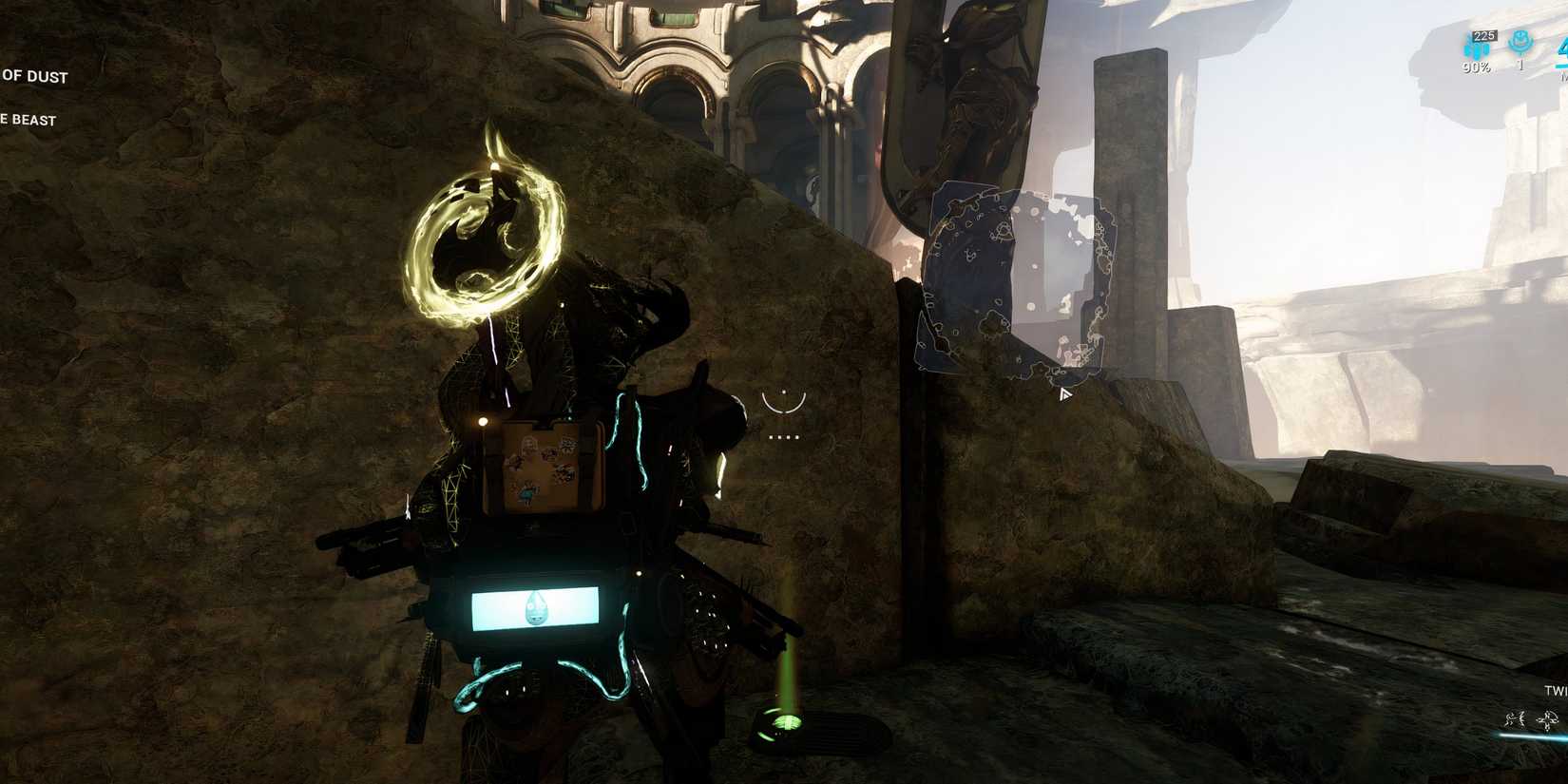Expand the OF DUST quest objective entry
Image resolution: width=1568 pixels, height=784 pixels.
[34, 77]
